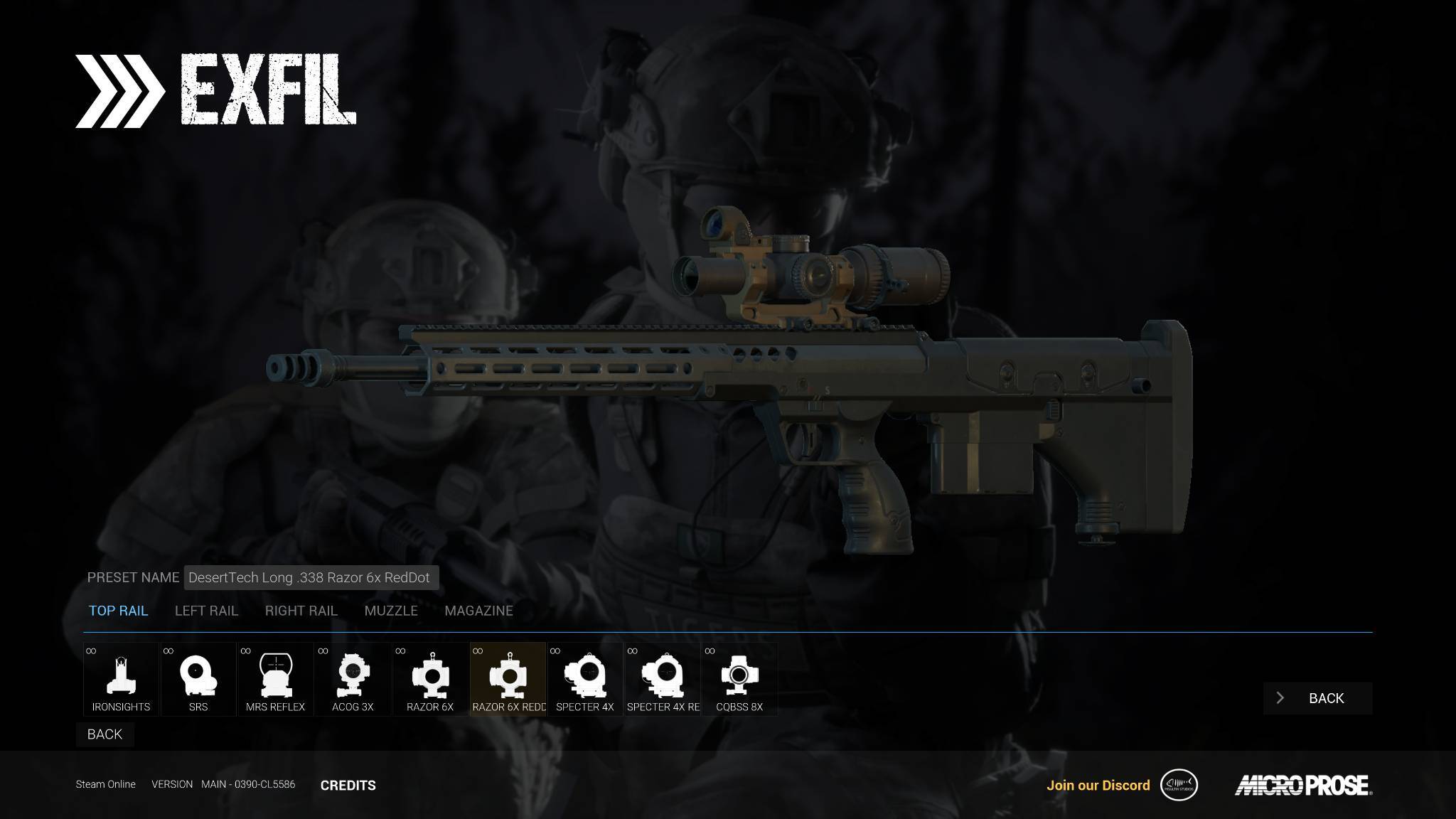Choose the plain Specter 4X scope

[585, 679]
